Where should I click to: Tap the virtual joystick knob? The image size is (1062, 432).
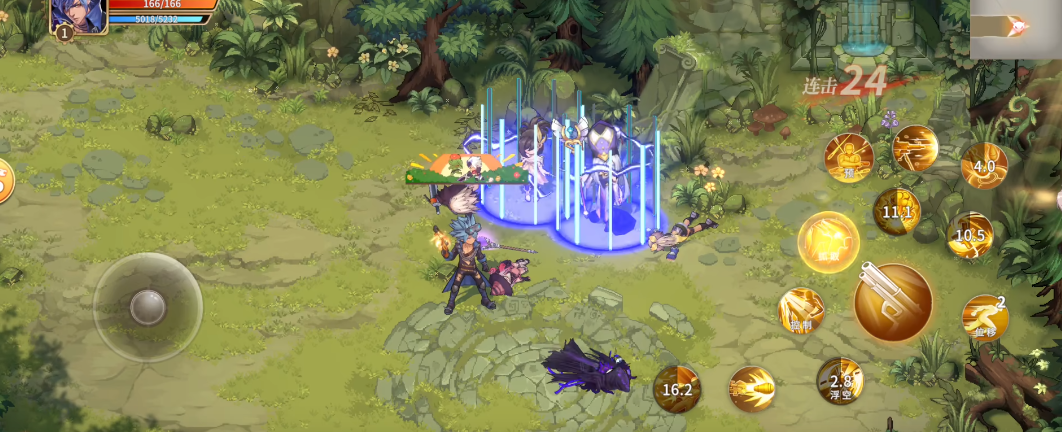pyautogui.click(x=148, y=307)
